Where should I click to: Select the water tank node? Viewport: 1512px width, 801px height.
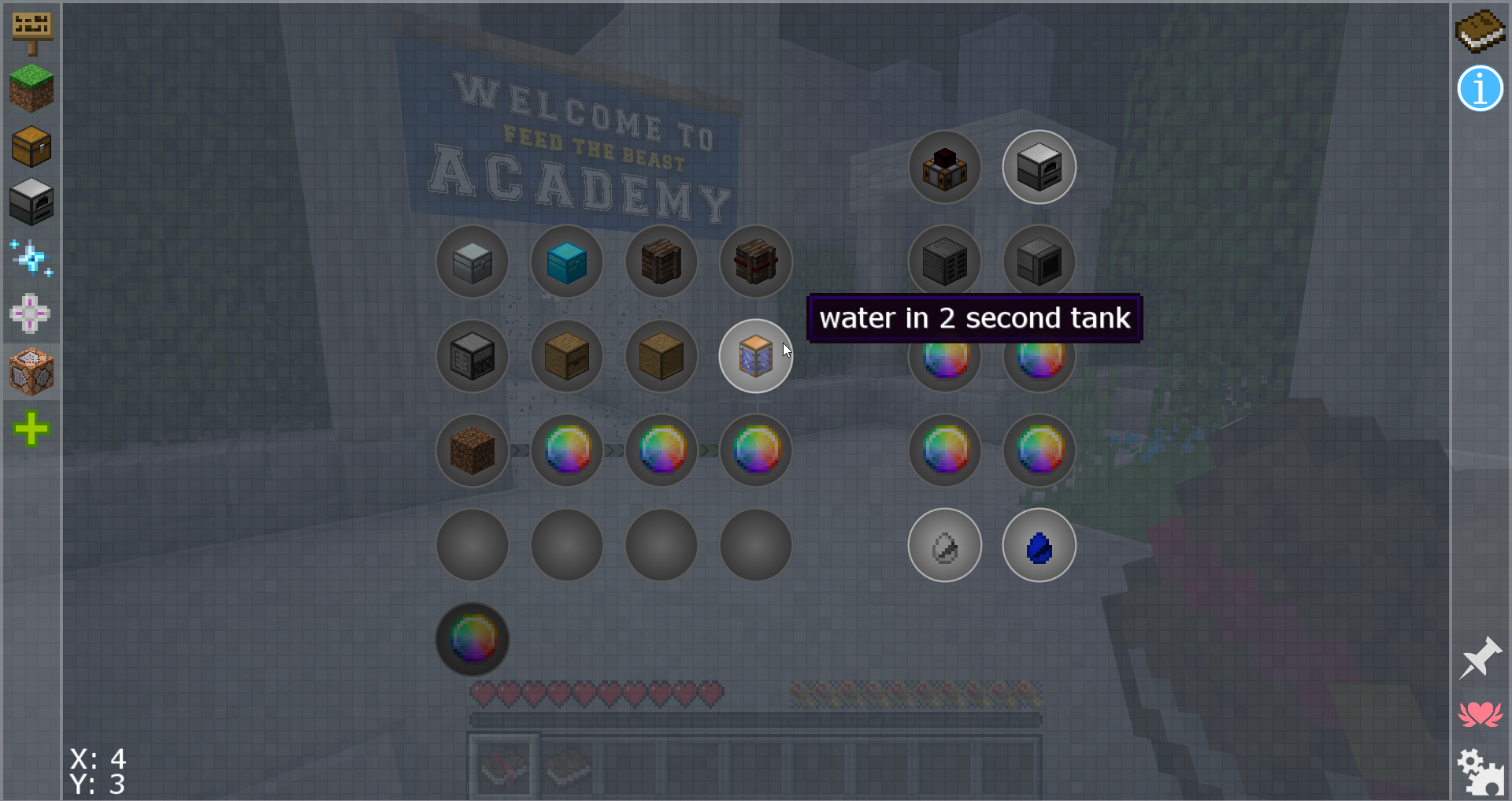[756, 356]
